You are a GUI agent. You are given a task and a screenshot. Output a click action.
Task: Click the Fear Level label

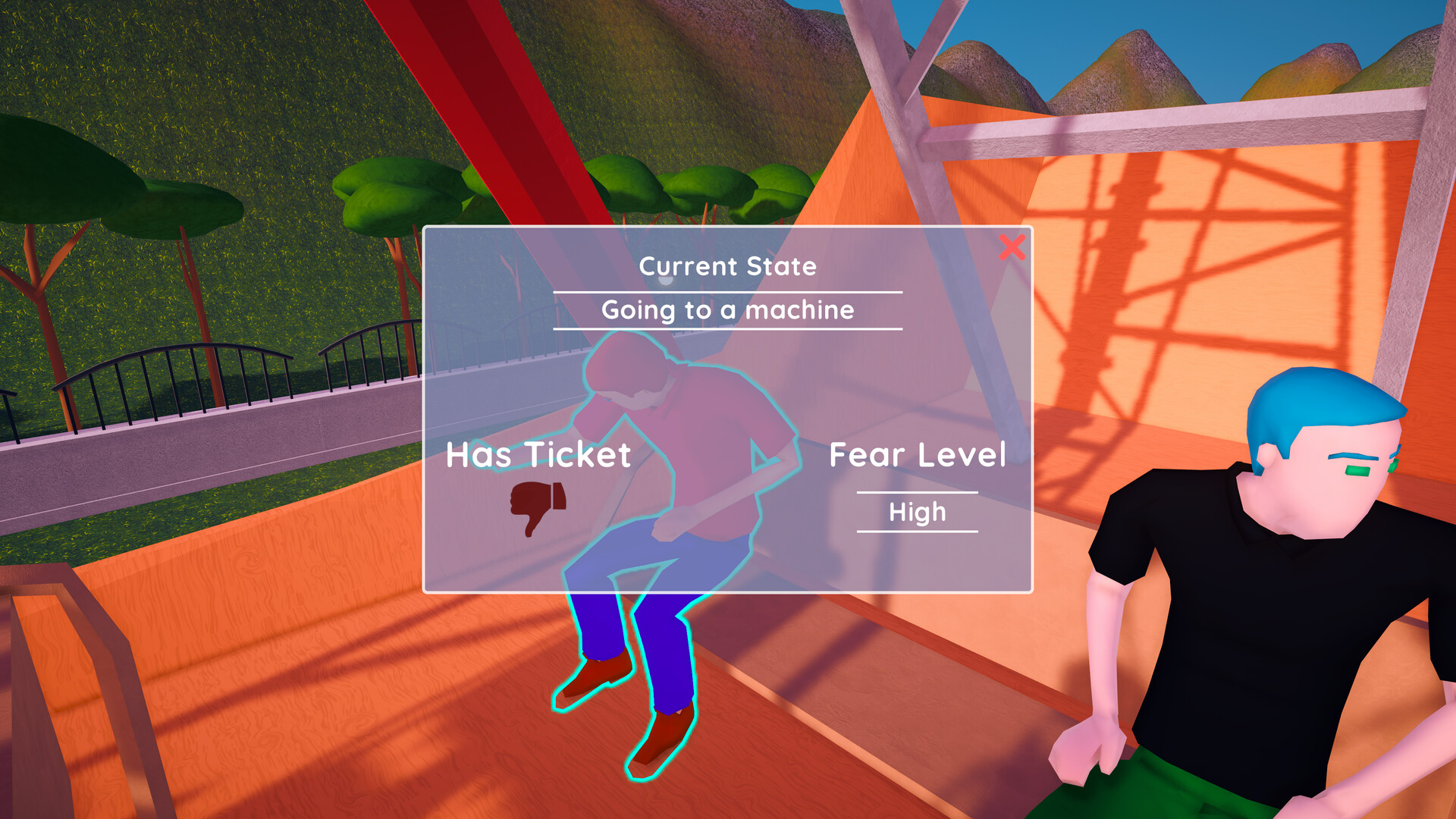click(x=917, y=455)
